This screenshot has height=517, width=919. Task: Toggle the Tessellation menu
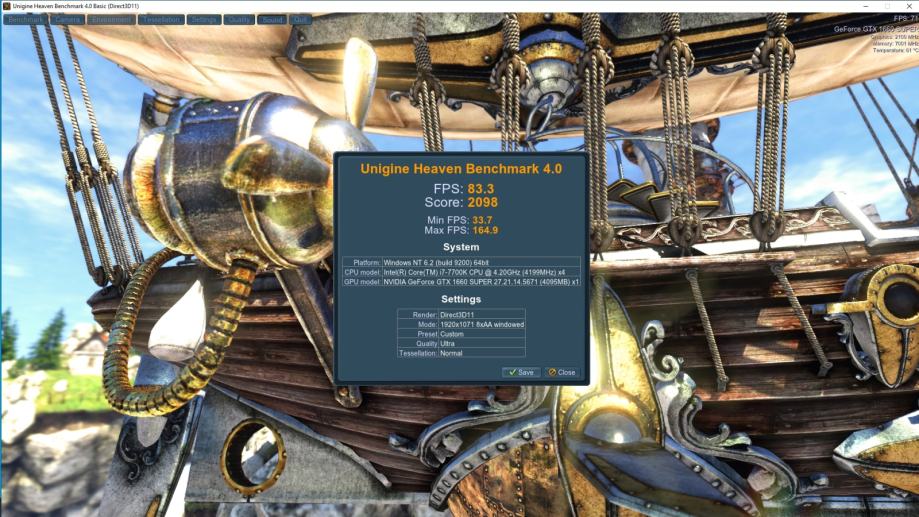[x=161, y=19]
